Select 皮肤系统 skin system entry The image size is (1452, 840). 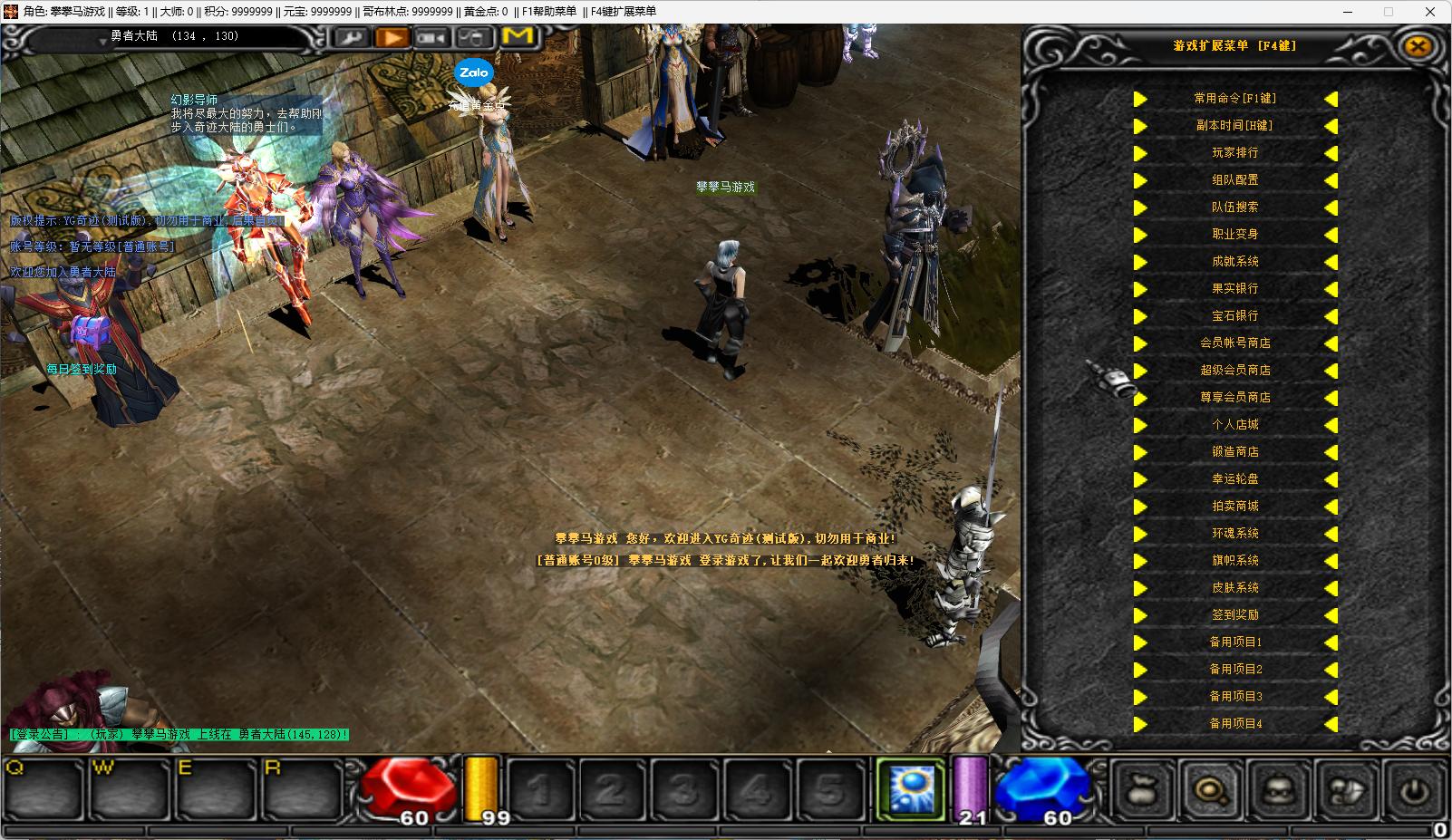(x=1234, y=588)
